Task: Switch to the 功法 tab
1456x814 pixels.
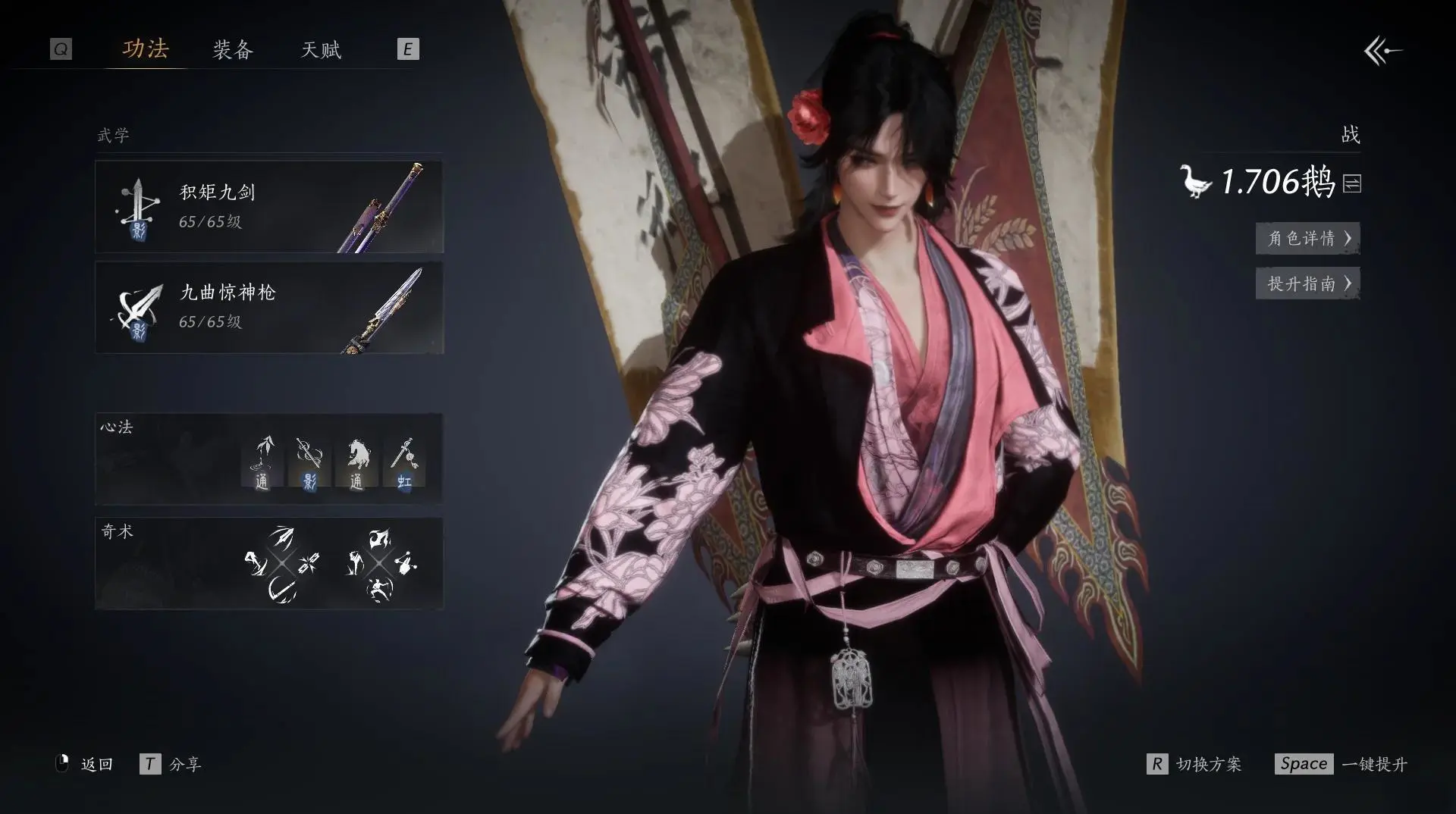Action: tap(146, 49)
